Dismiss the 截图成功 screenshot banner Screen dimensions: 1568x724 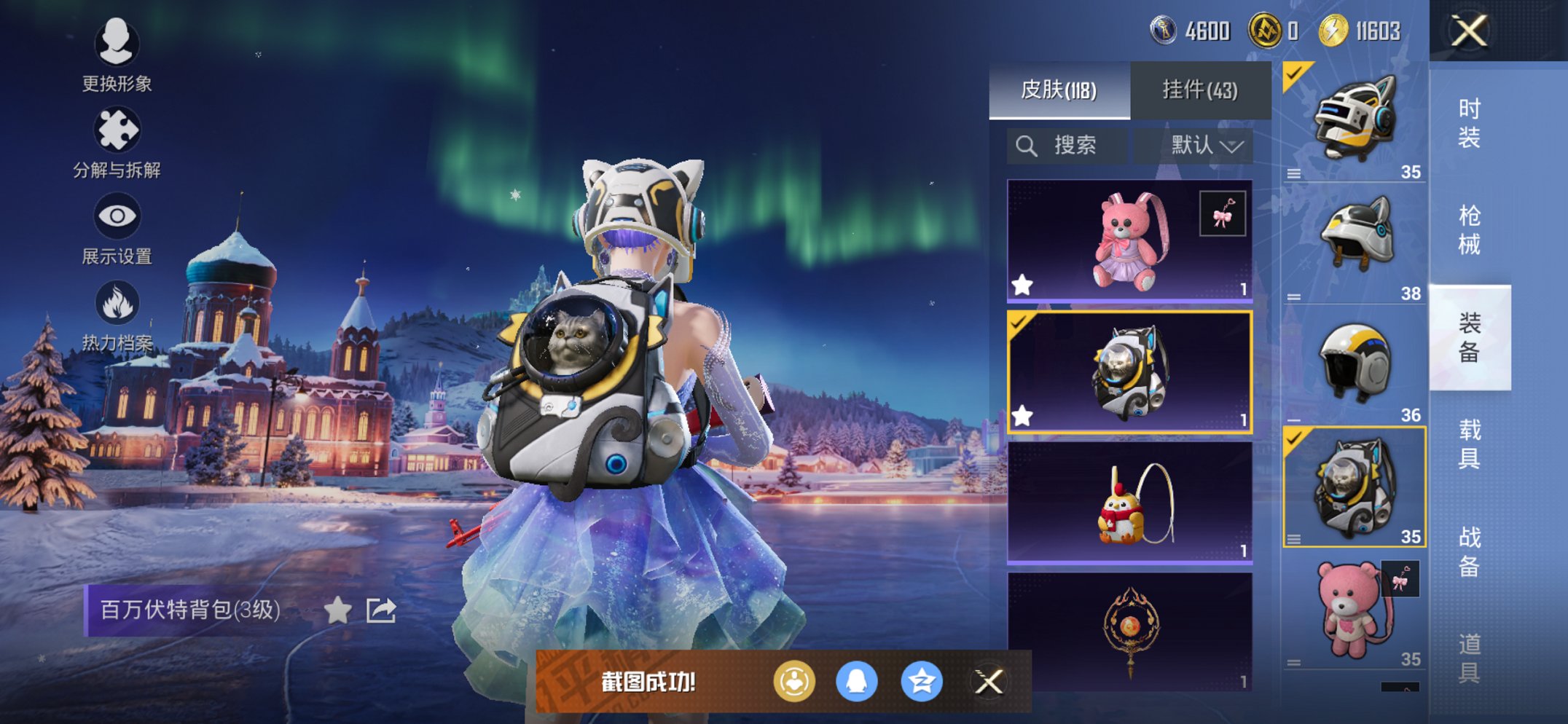tap(989, 682)
